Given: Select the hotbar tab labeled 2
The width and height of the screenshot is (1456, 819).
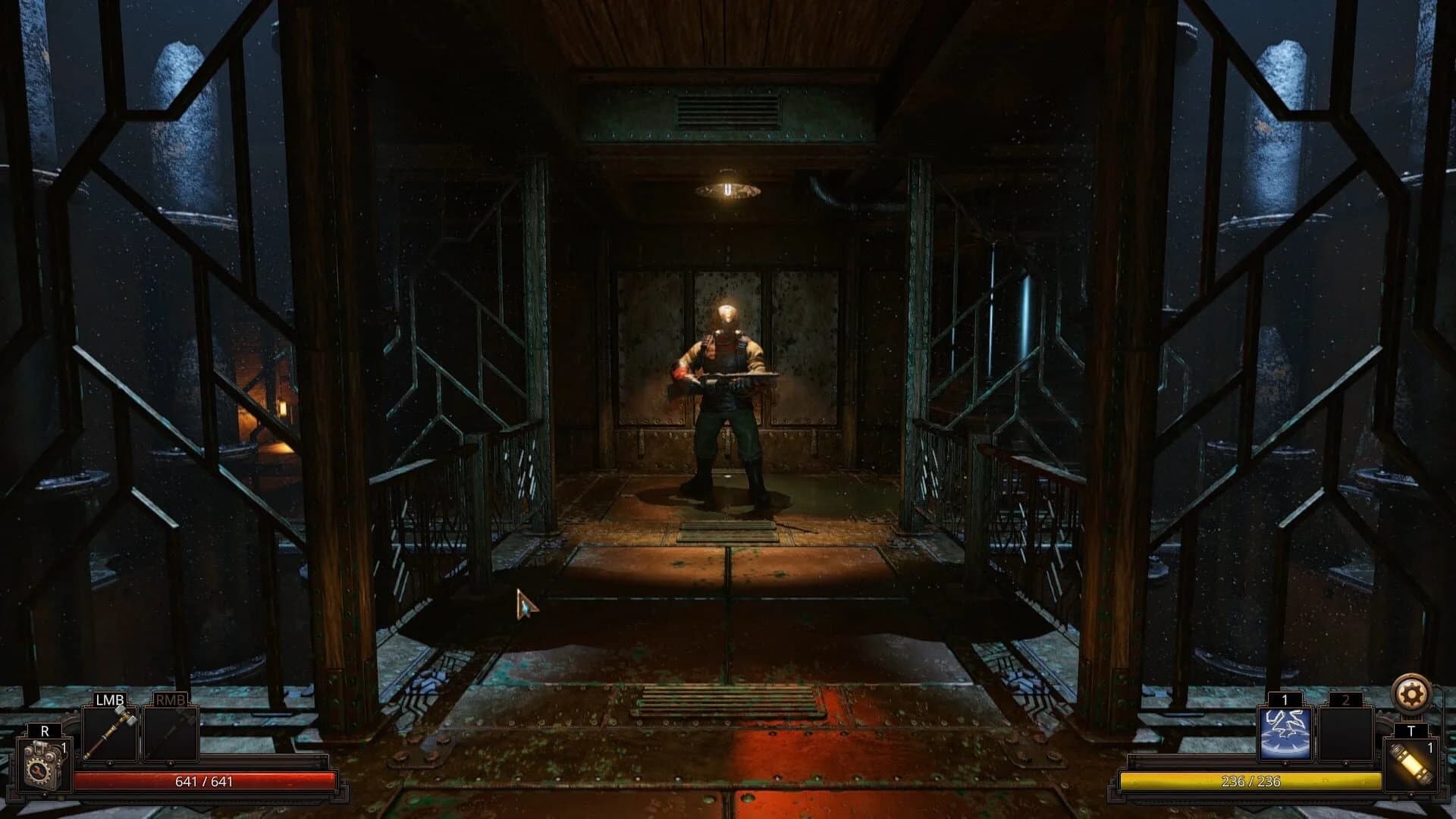Looking at the screenshot, I should coord(1346,700).
